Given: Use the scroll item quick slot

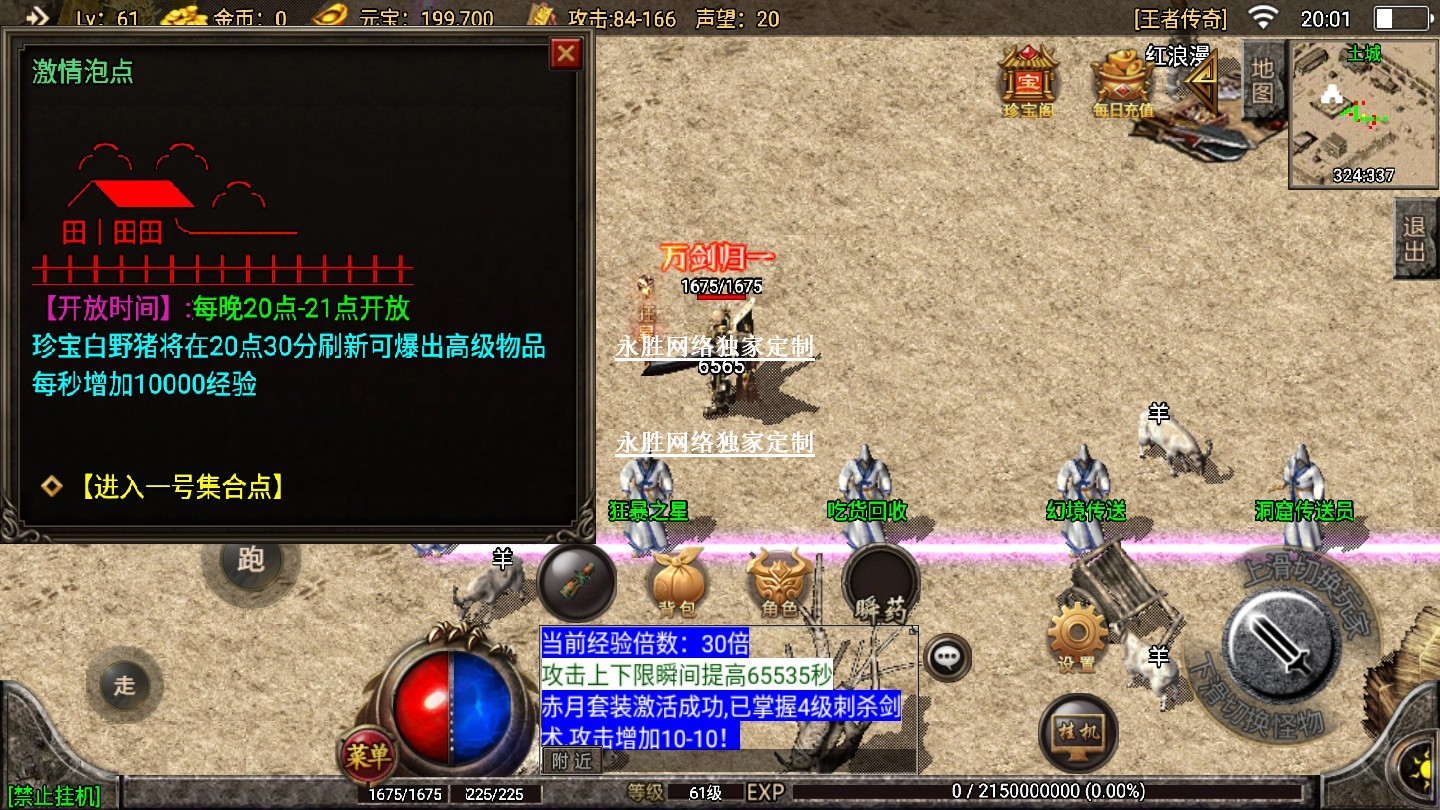Looking at the screenshot, I should tap(577, 584).
